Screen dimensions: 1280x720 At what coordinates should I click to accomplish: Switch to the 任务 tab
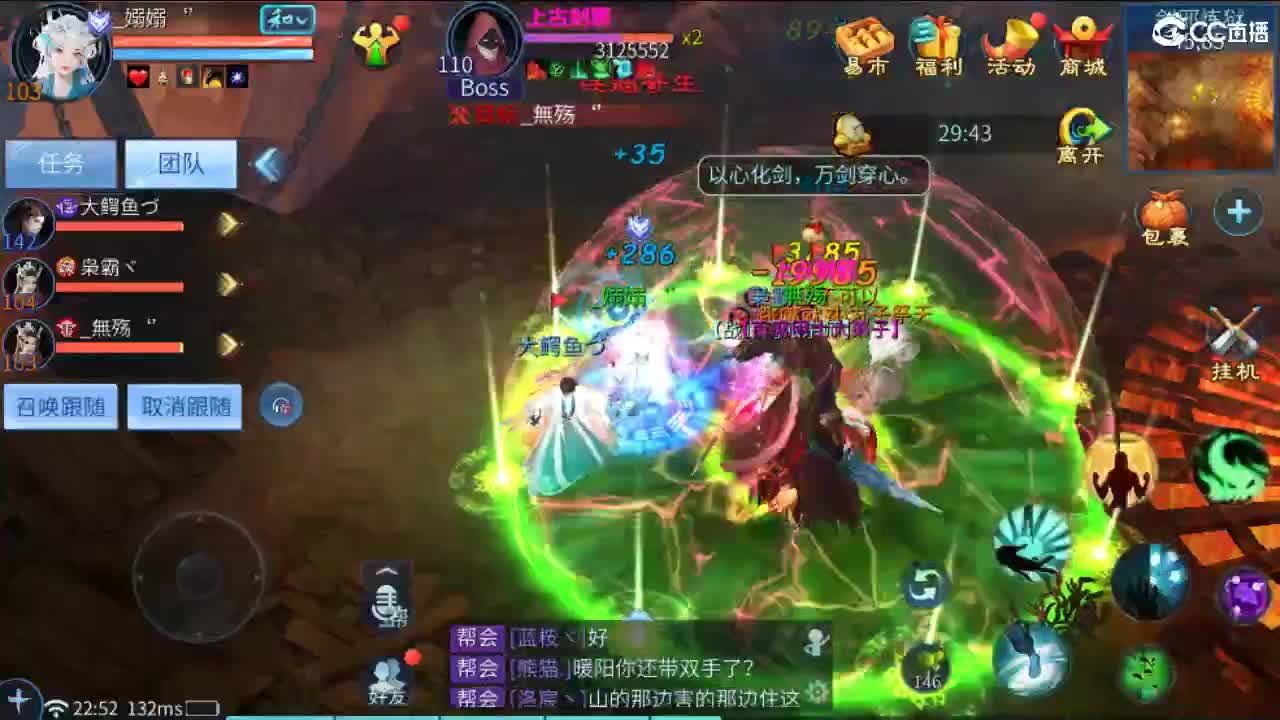[60, 164]
